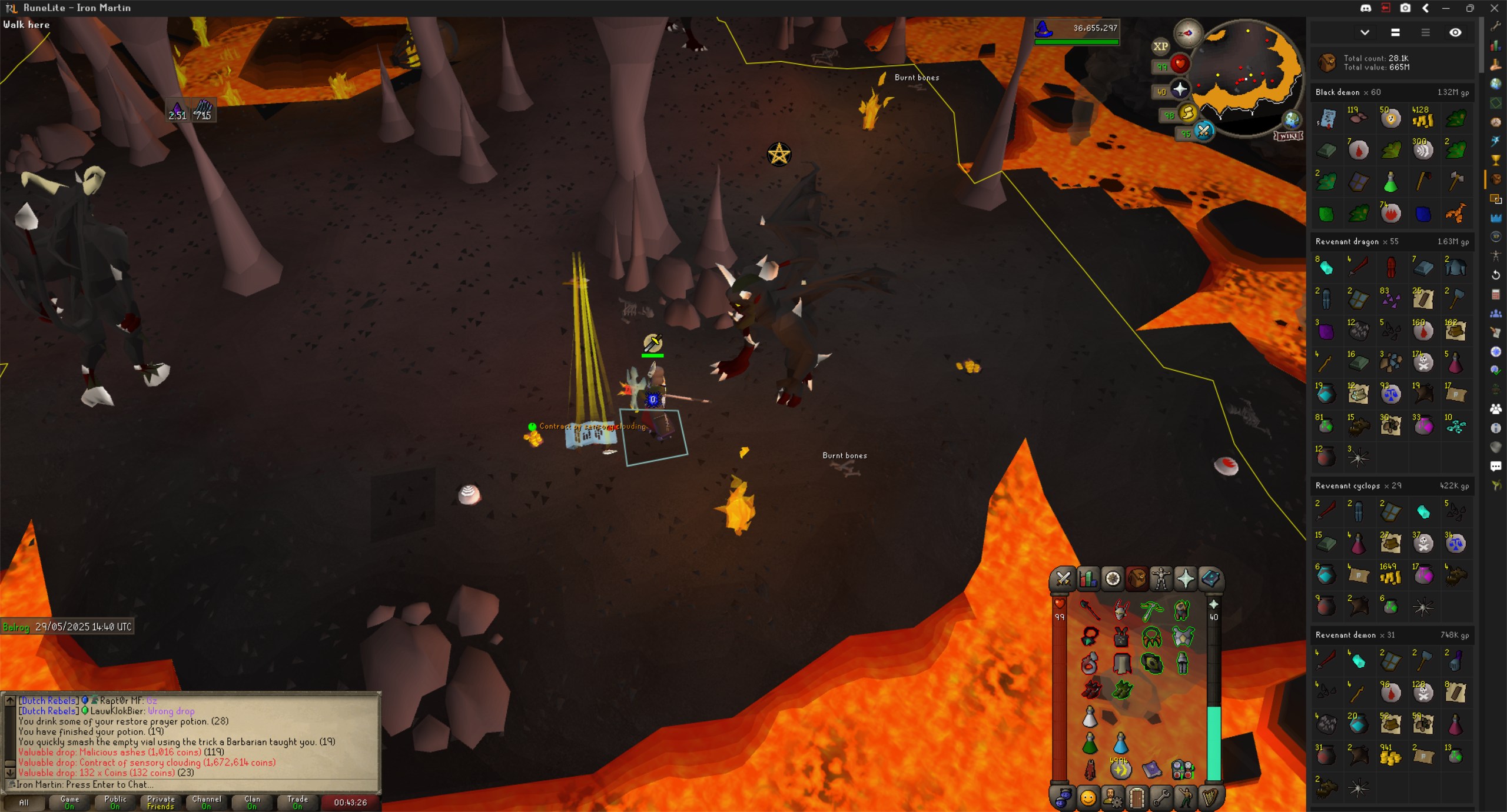1507x812 pixels.
Task: Open the Settings wrench tab
Action: (x=1161, y=798)
